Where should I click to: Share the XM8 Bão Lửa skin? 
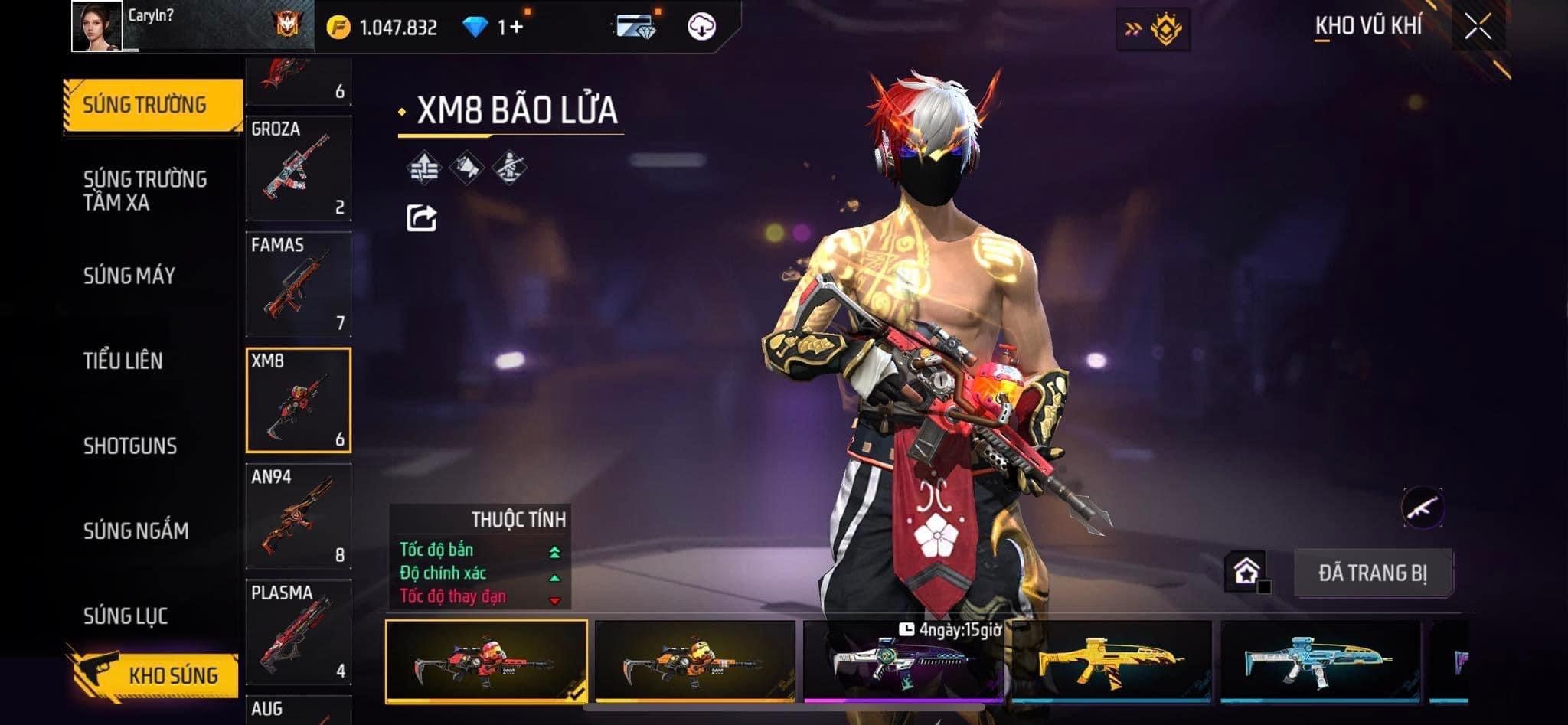(421, 218)
